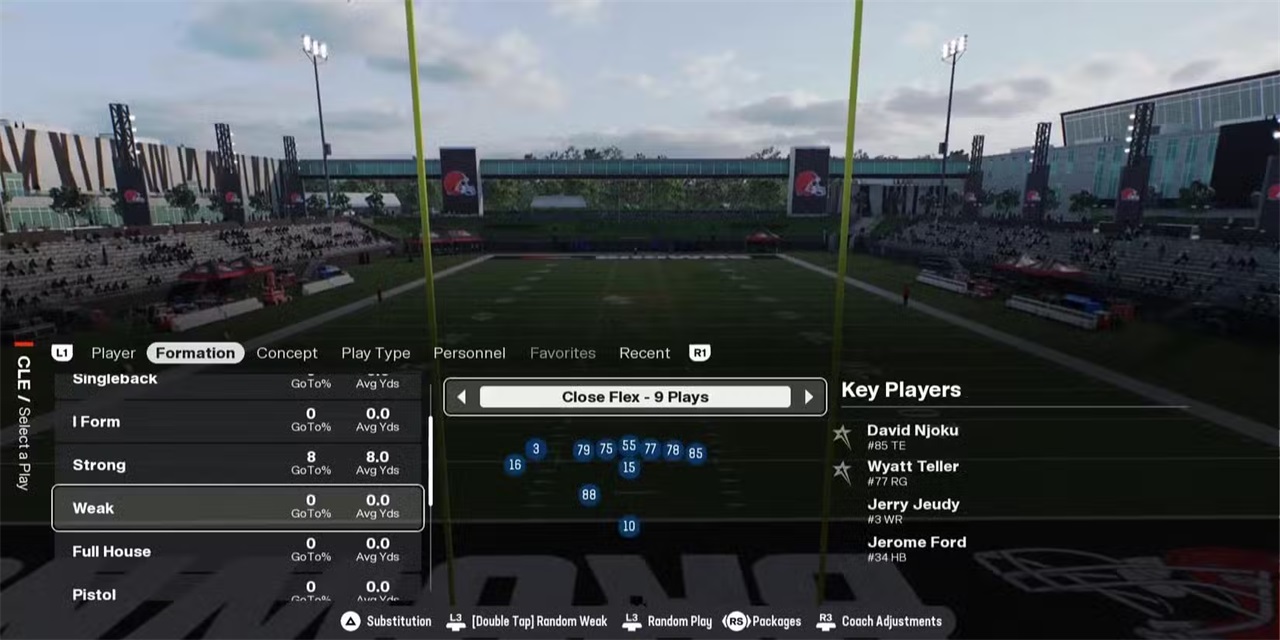Pick Jerome Ford from Key Players

pos(916,547)
